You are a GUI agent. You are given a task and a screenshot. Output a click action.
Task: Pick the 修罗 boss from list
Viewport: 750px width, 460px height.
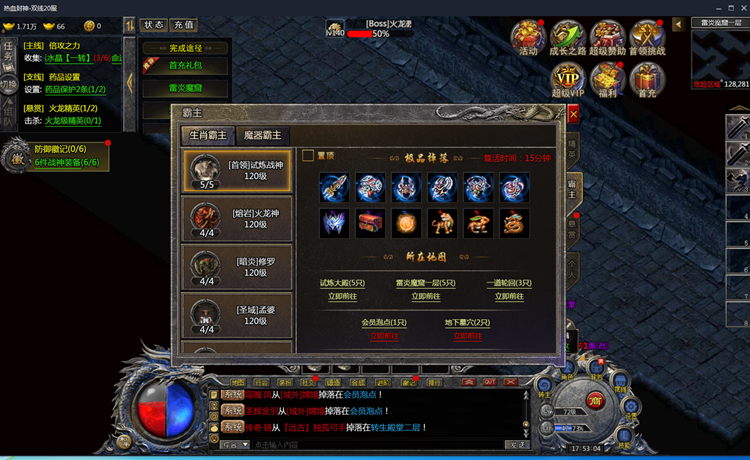tap(240, 266)
